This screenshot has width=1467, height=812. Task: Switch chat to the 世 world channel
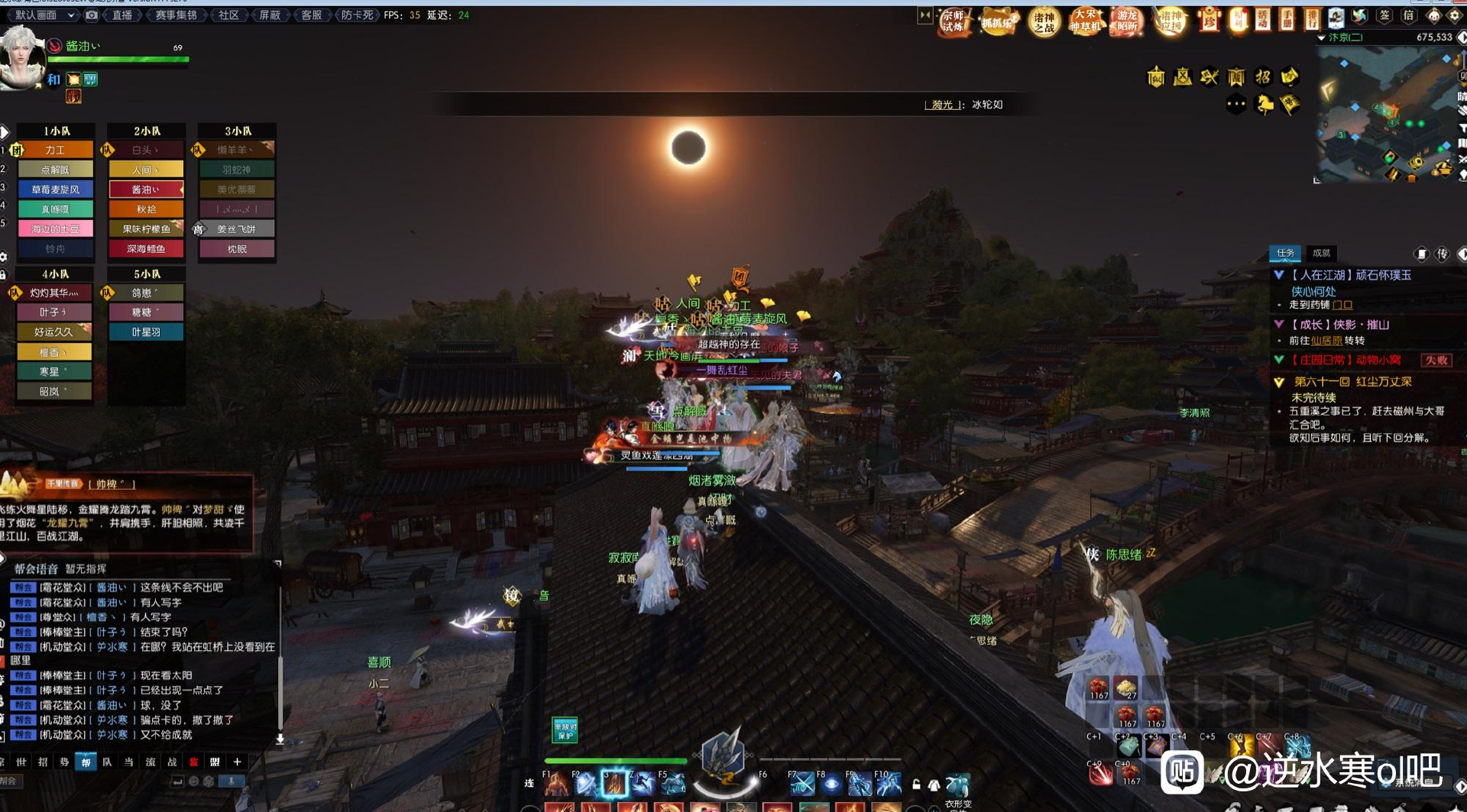tap(21, 762)
